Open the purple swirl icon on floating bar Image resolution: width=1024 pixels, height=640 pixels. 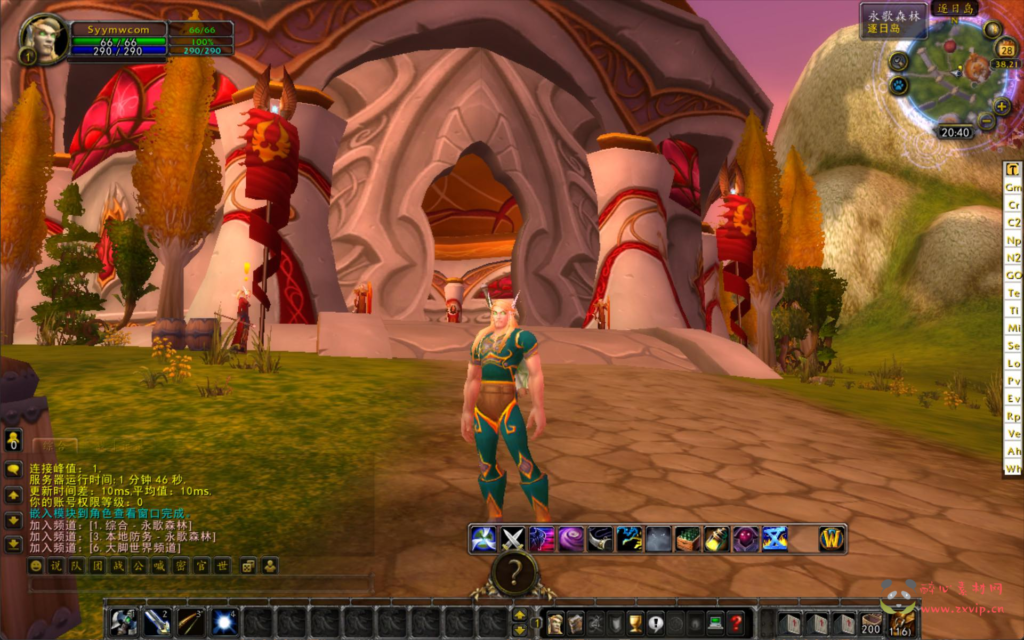571,539
